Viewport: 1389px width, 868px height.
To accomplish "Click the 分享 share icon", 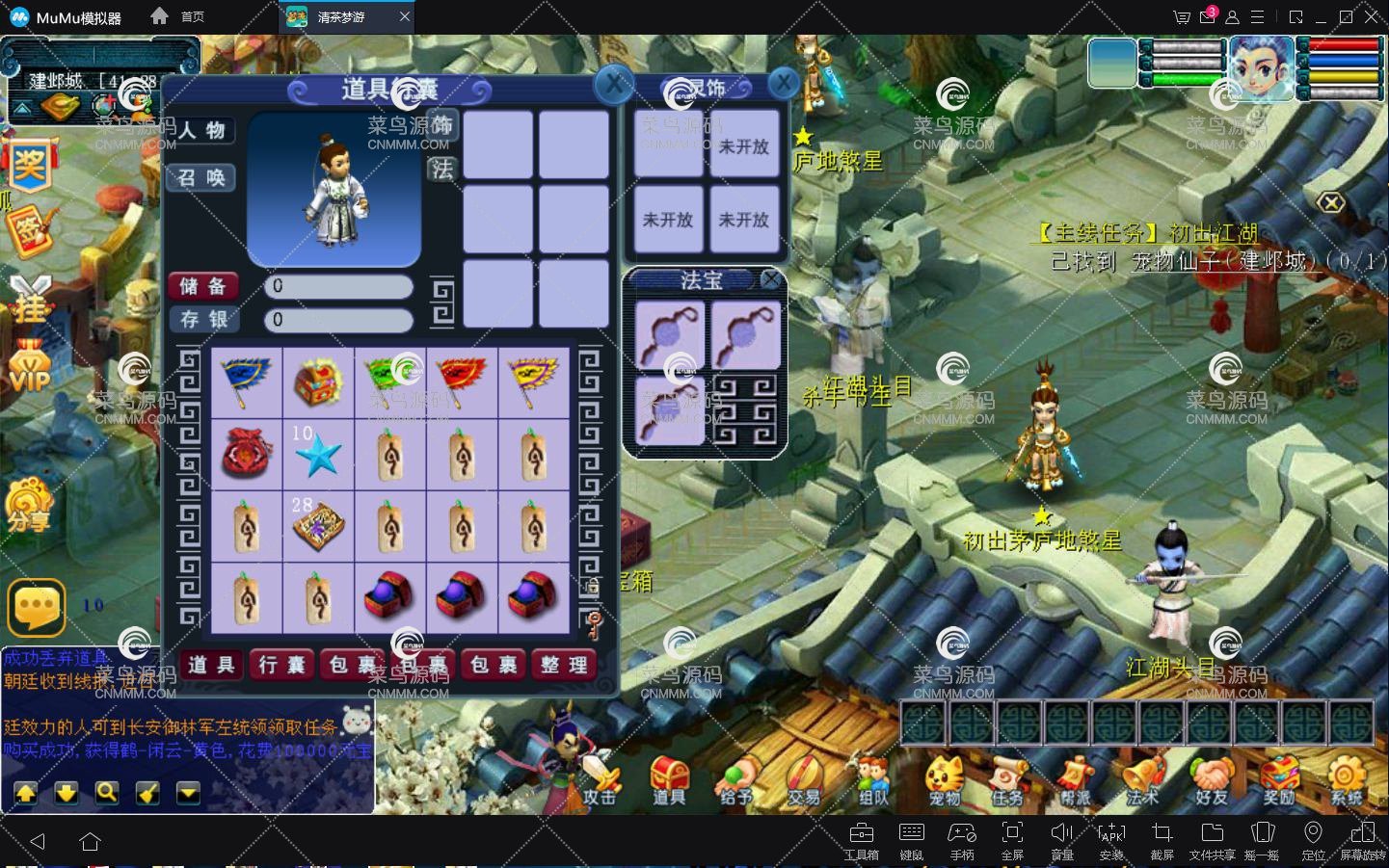I will click(x=29, y=506).
